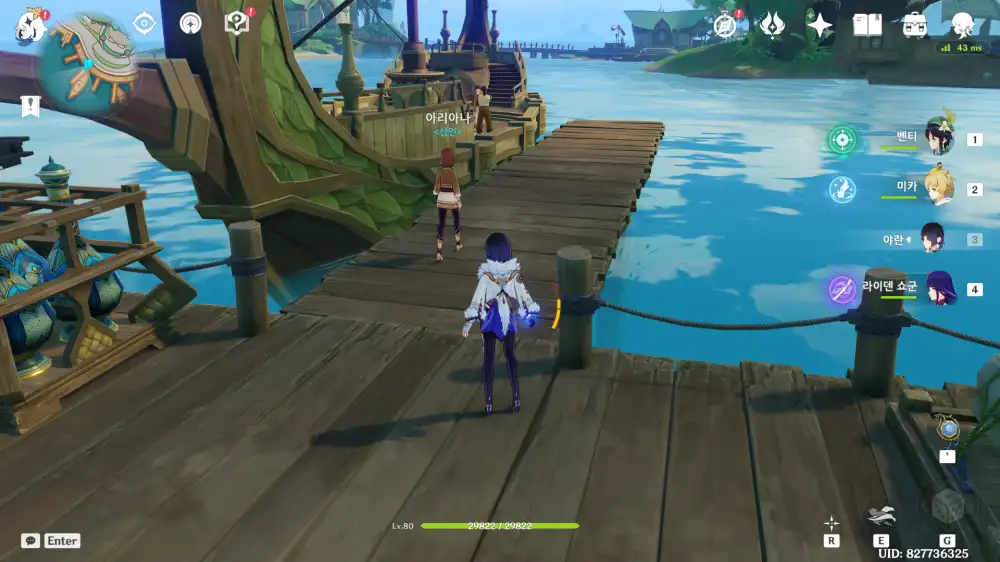
Task: Switch to party member 라이덴 쇼군
Action: tap(938, 289)
